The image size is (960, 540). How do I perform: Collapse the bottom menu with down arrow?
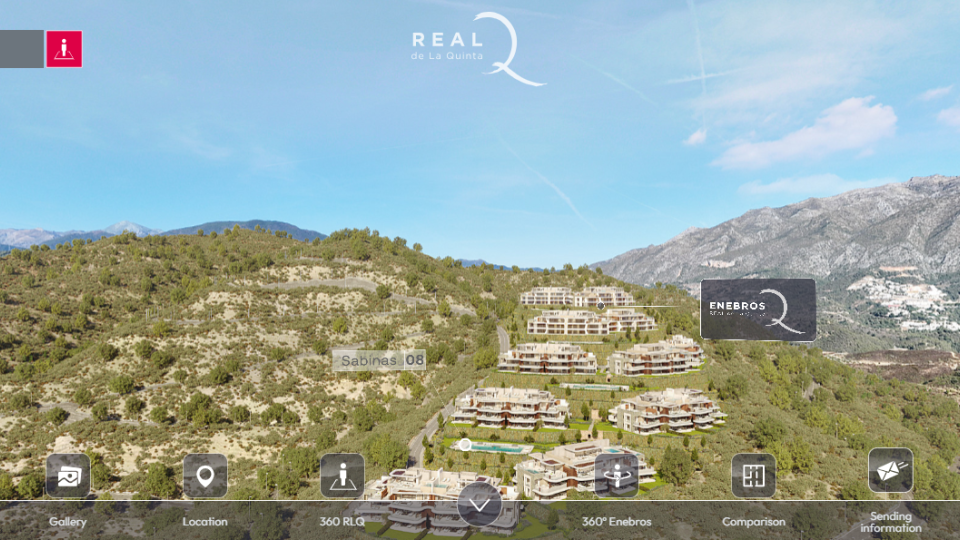pyautogui.click(x=480, y=504)
